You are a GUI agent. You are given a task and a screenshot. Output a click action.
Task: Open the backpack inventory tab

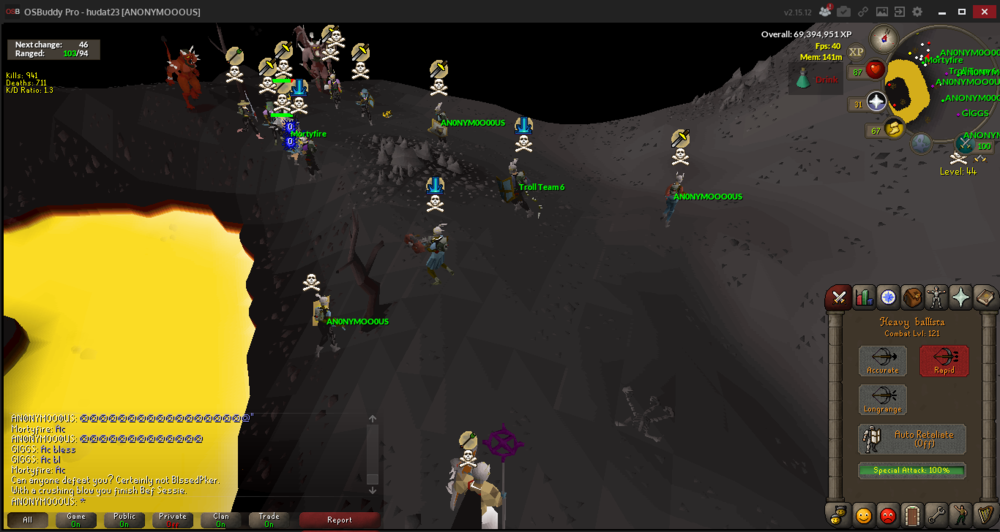pos(912,297)
